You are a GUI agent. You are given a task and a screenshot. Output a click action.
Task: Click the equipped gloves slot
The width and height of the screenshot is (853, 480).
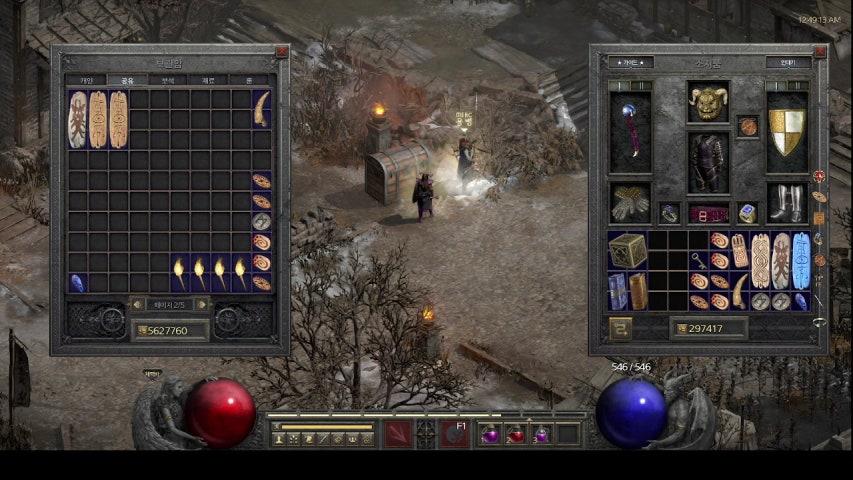tap(630, 202)
